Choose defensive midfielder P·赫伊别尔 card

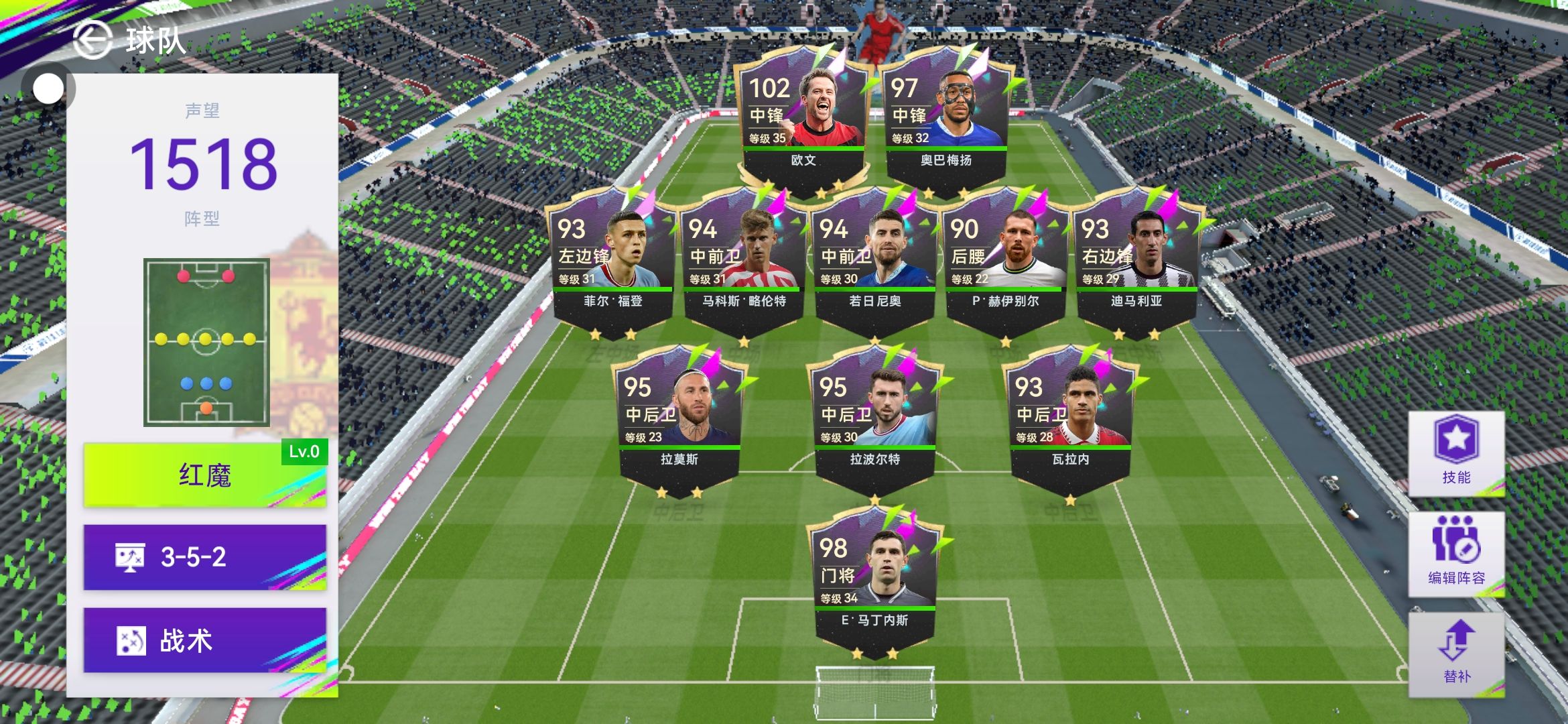point(1005,263)
